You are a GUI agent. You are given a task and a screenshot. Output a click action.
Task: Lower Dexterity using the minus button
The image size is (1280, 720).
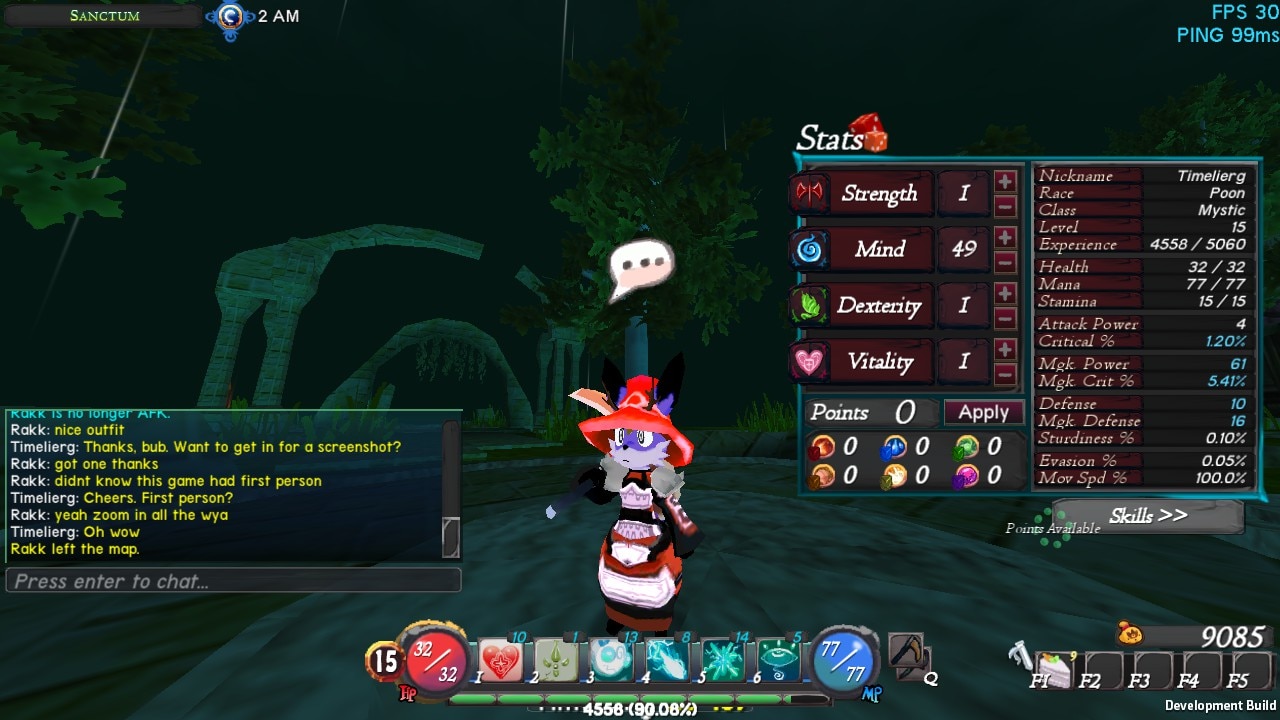click(1005, 319)
